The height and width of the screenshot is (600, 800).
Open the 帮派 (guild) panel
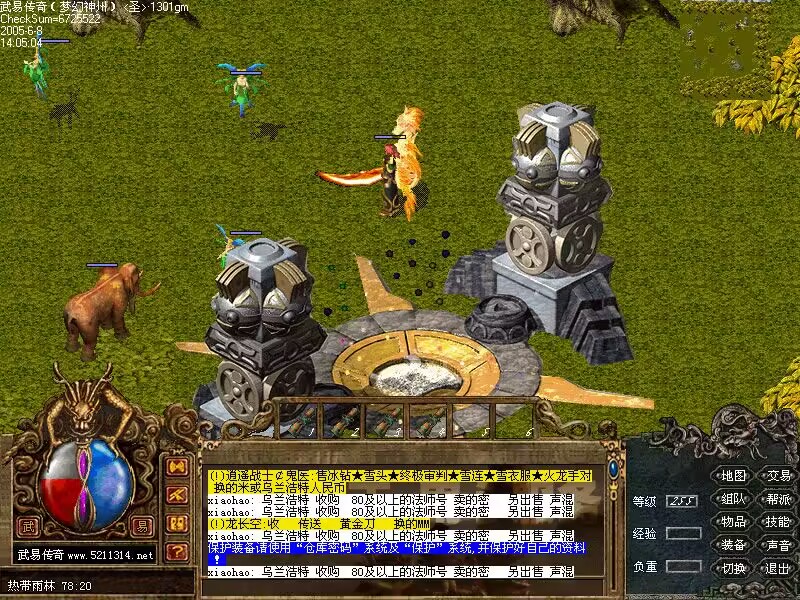tap(778, 499)
